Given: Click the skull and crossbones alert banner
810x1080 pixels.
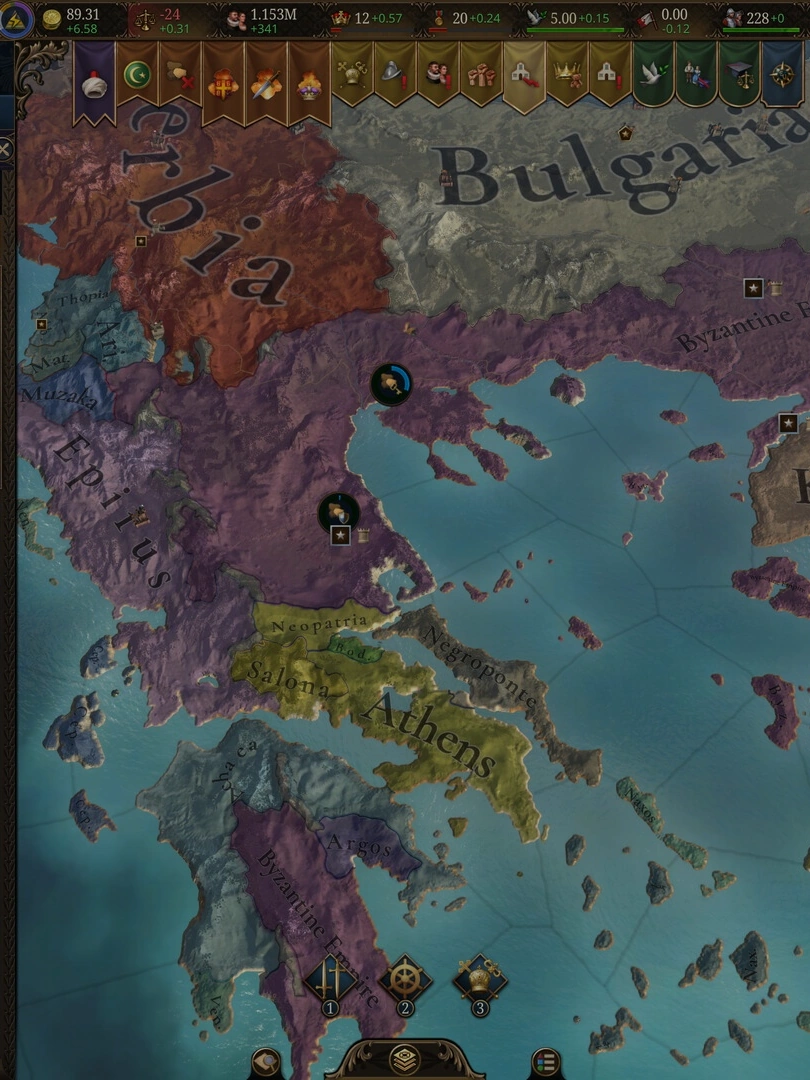Looking at the screenshot, I should [352, 76].
